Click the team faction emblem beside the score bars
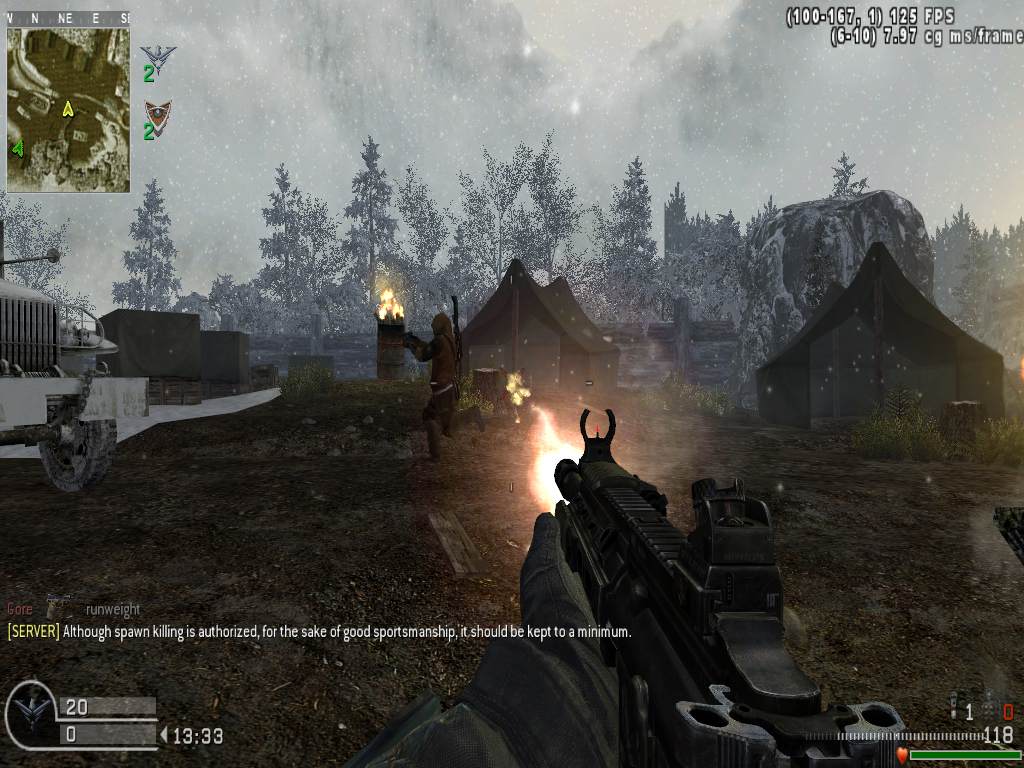The image size is (1024, 768). point(30,714)
